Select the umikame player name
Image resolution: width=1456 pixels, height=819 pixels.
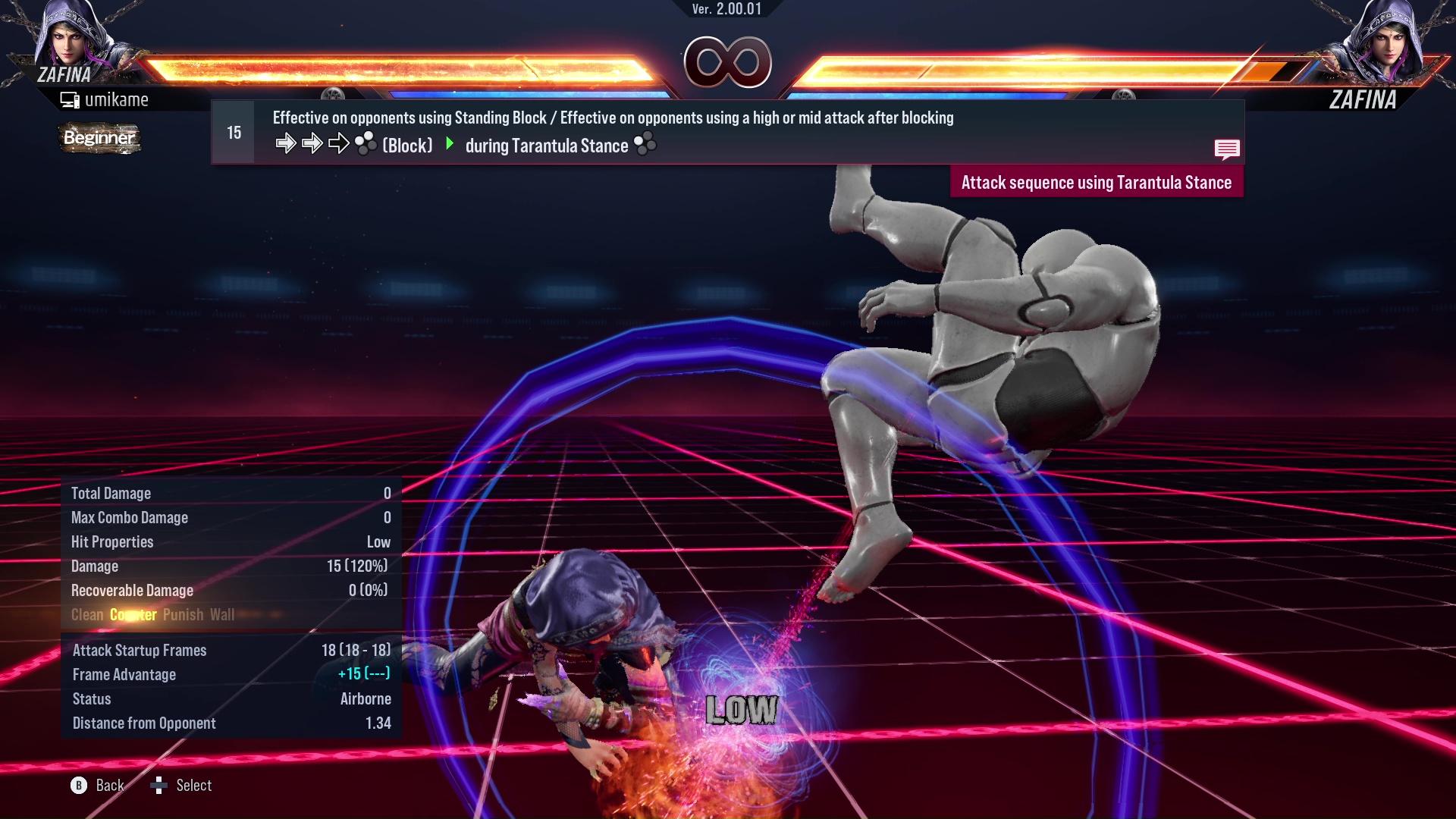click(x=118, y=99)
